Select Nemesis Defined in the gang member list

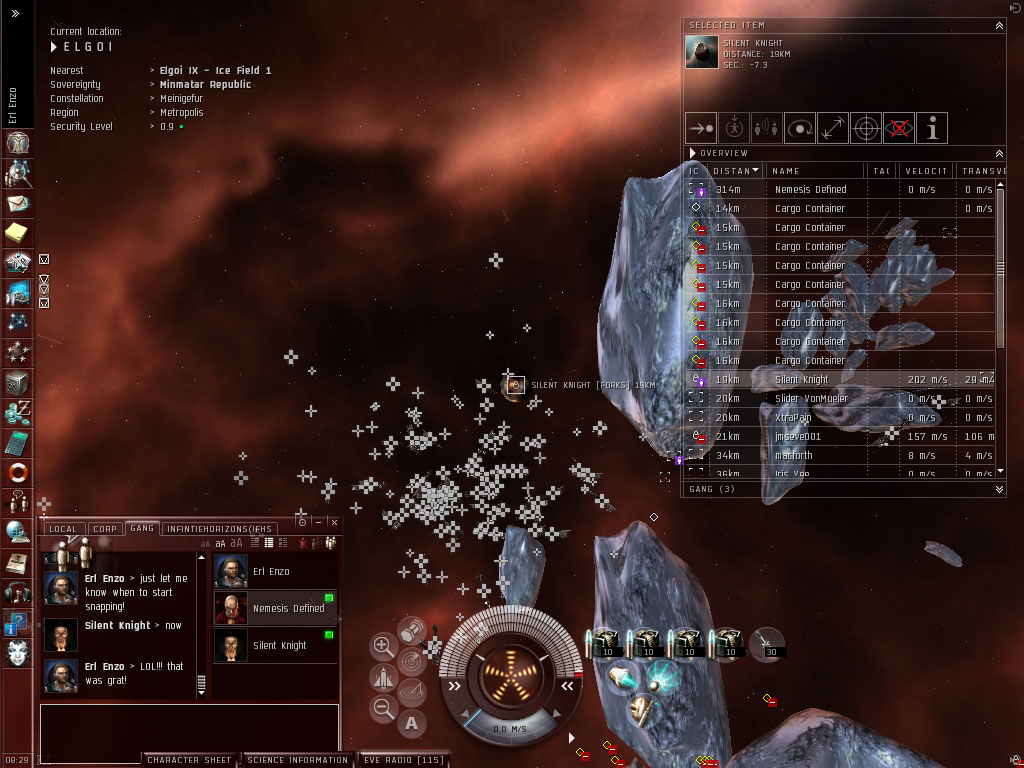pyautogui.click(x=288, y=608)
